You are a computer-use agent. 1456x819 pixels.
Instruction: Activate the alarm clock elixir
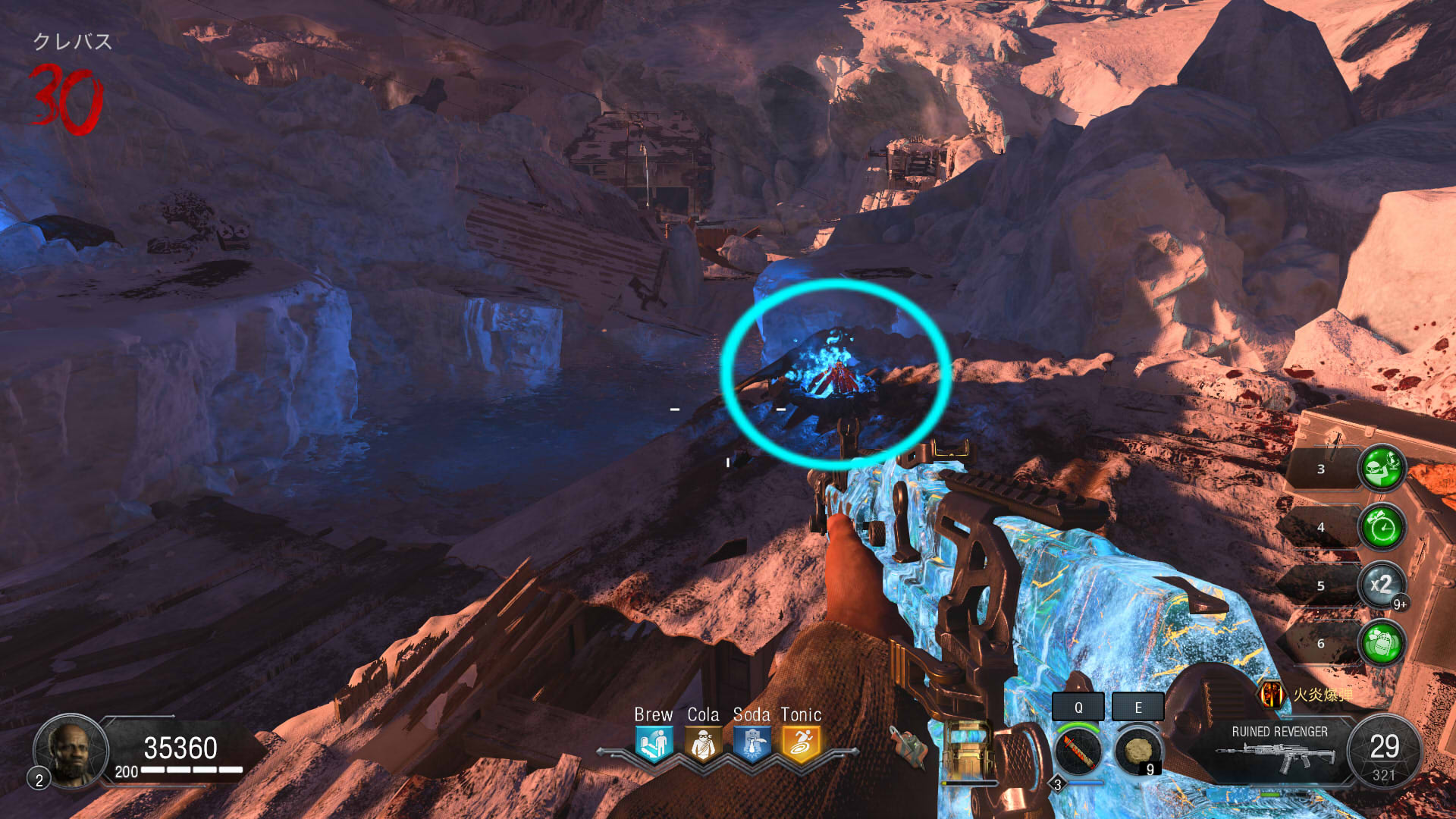pyautogui.click(x=1382, y=526)
